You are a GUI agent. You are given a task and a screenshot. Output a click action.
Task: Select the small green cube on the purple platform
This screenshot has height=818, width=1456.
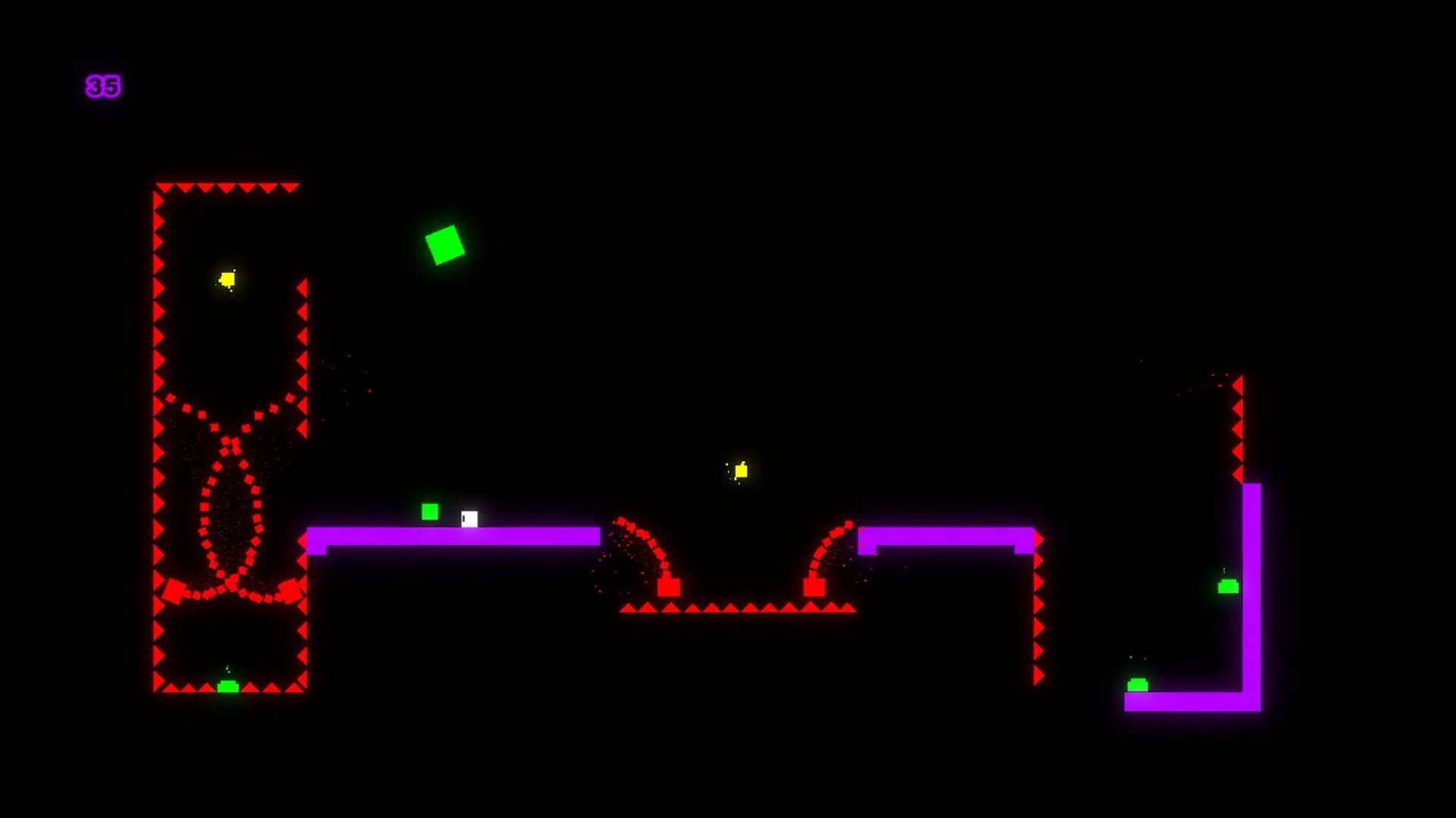[x=429, y=512]
